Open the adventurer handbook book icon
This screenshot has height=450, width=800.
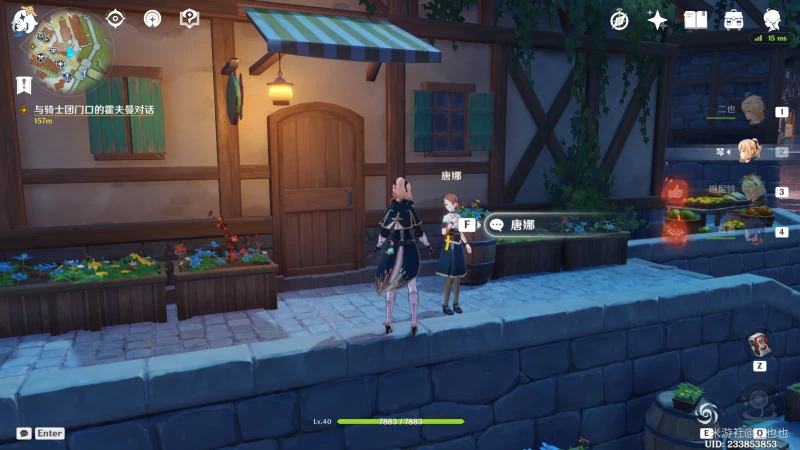coord(695,20)
